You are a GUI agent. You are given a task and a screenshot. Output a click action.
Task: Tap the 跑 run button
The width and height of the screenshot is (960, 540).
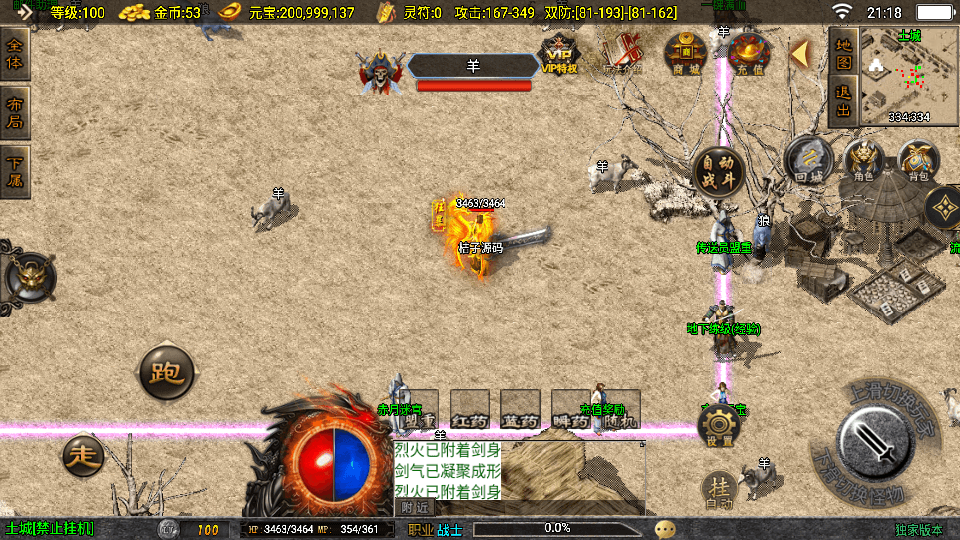click(x=165, y=373)
